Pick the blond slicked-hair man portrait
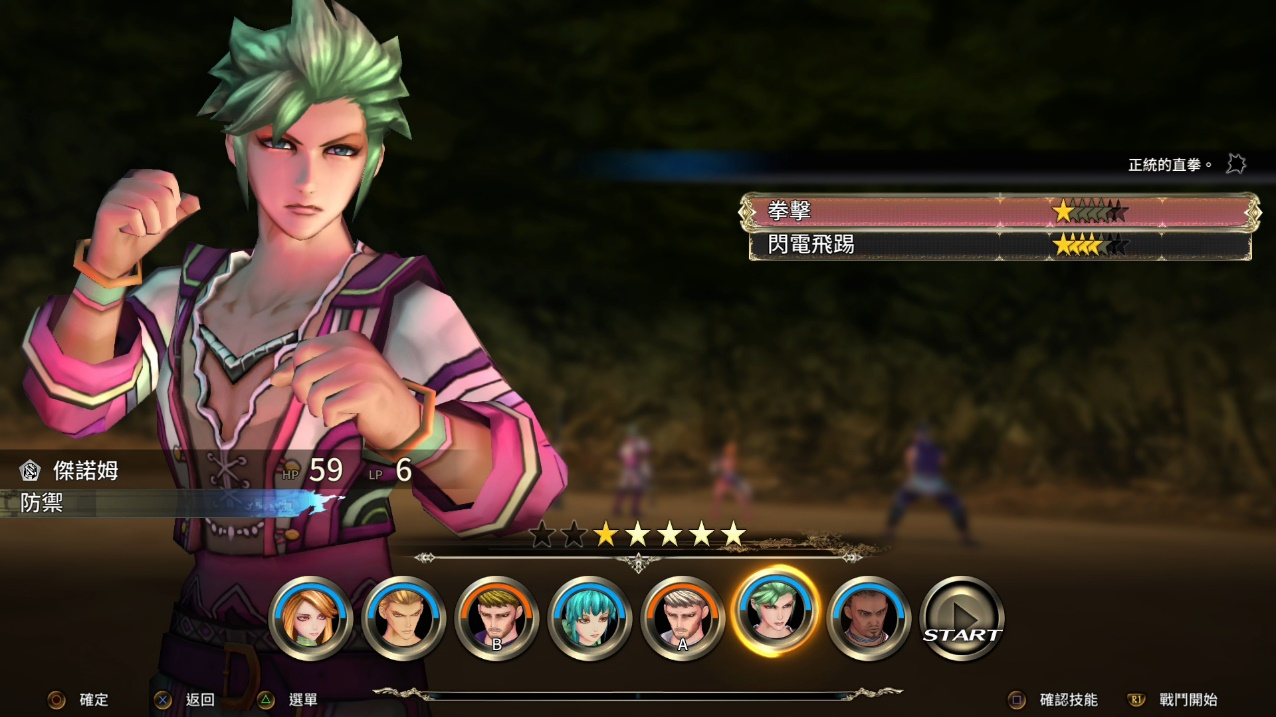Viewport: 1276px width, 717px height. point(404,619)
